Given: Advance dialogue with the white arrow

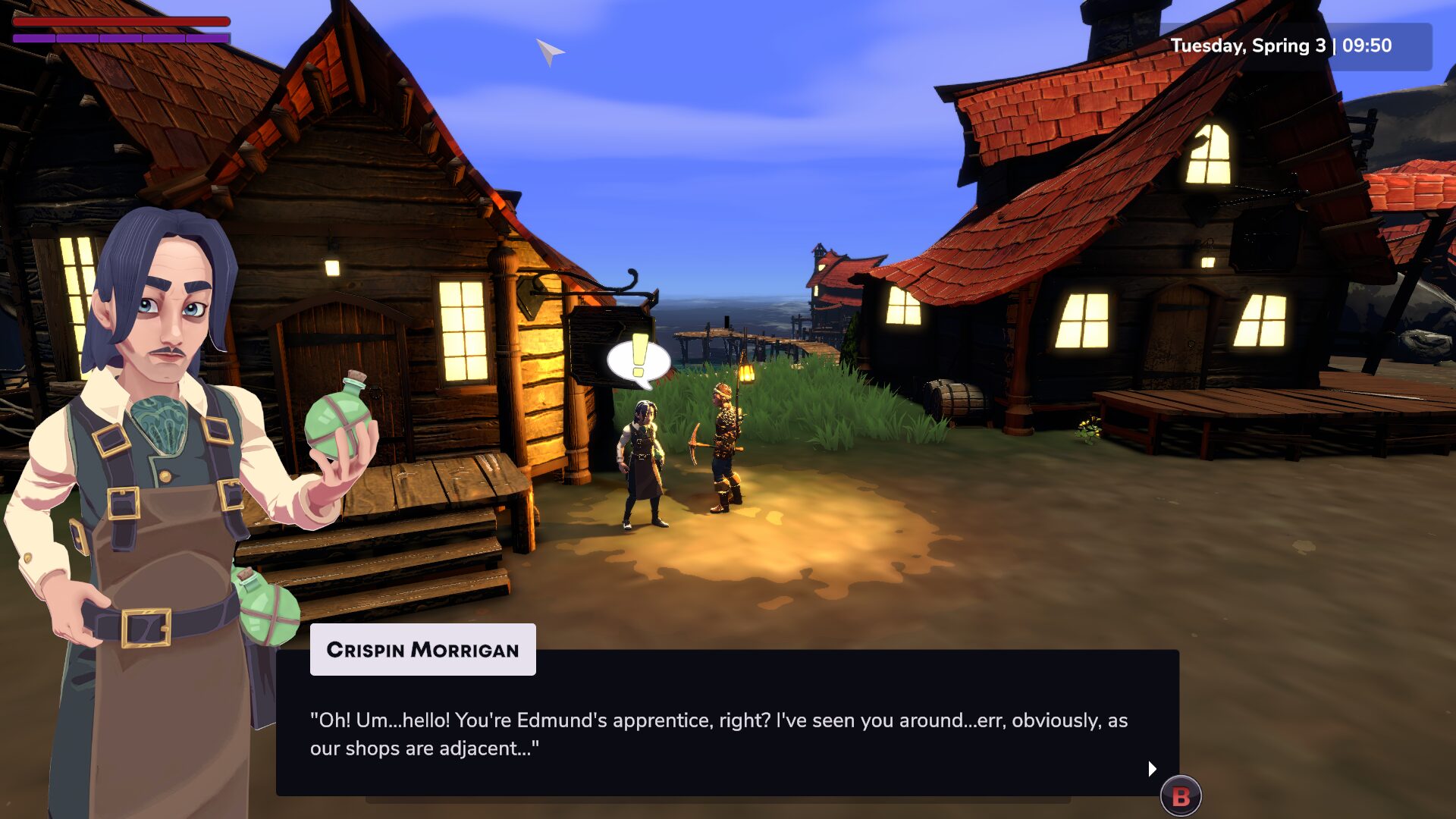Looking at the screenshot, I should click(x=1152, y=768).
